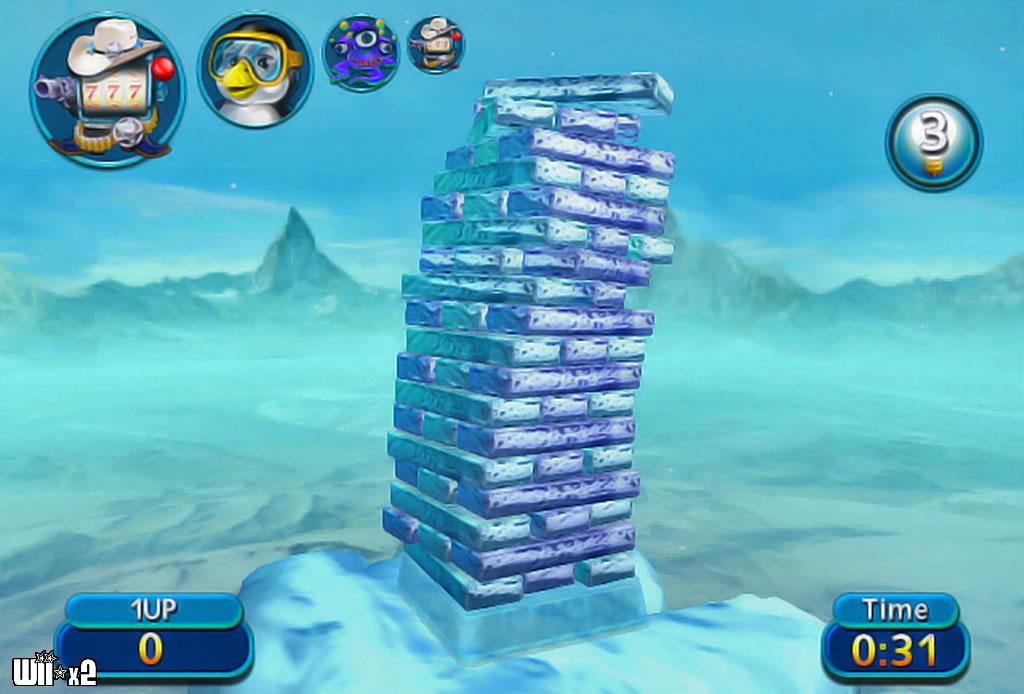
Task: Use the lightbulb hint icon
Action: [934, 142]
